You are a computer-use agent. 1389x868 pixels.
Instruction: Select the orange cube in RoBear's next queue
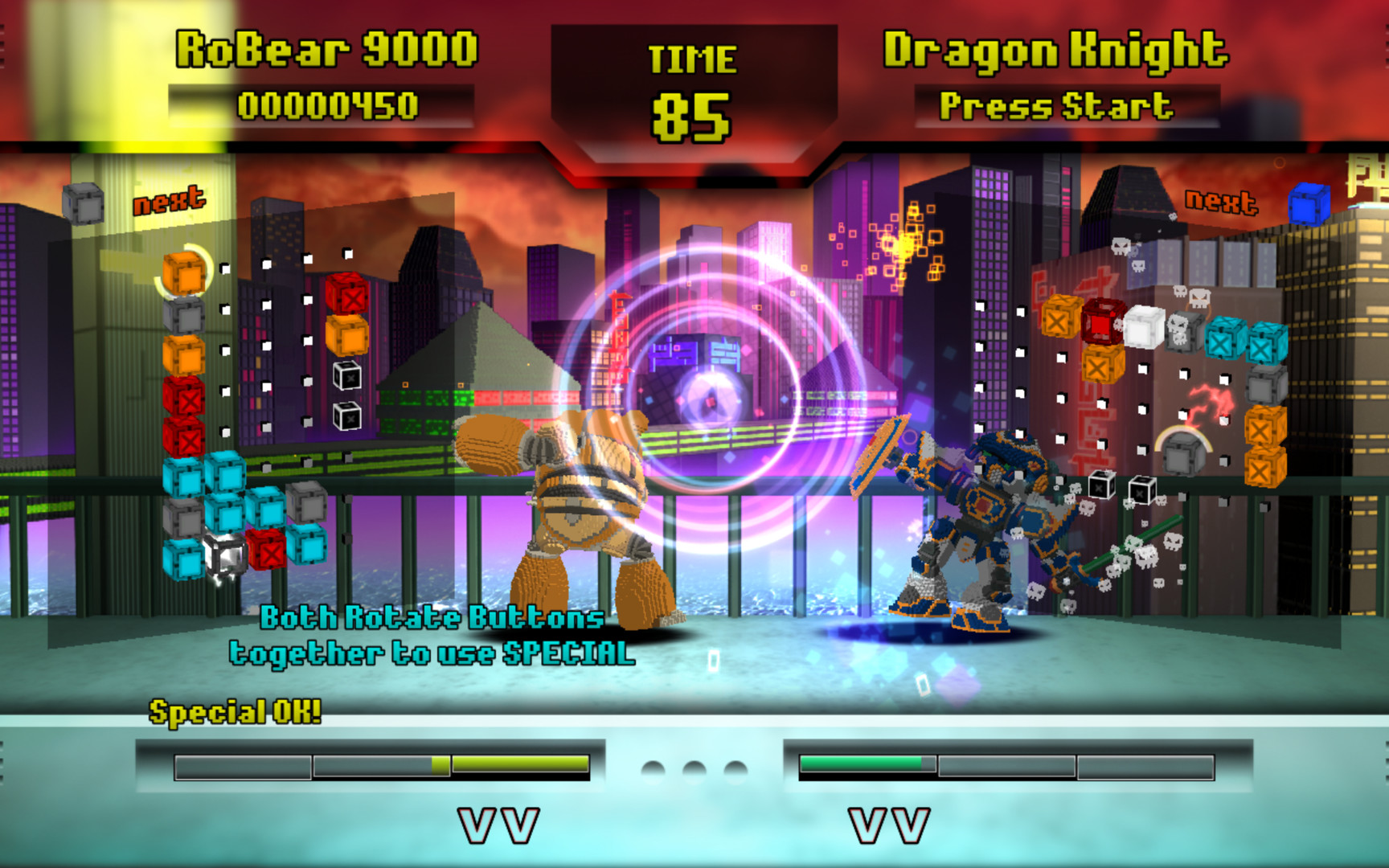click(x=184, y=273)
